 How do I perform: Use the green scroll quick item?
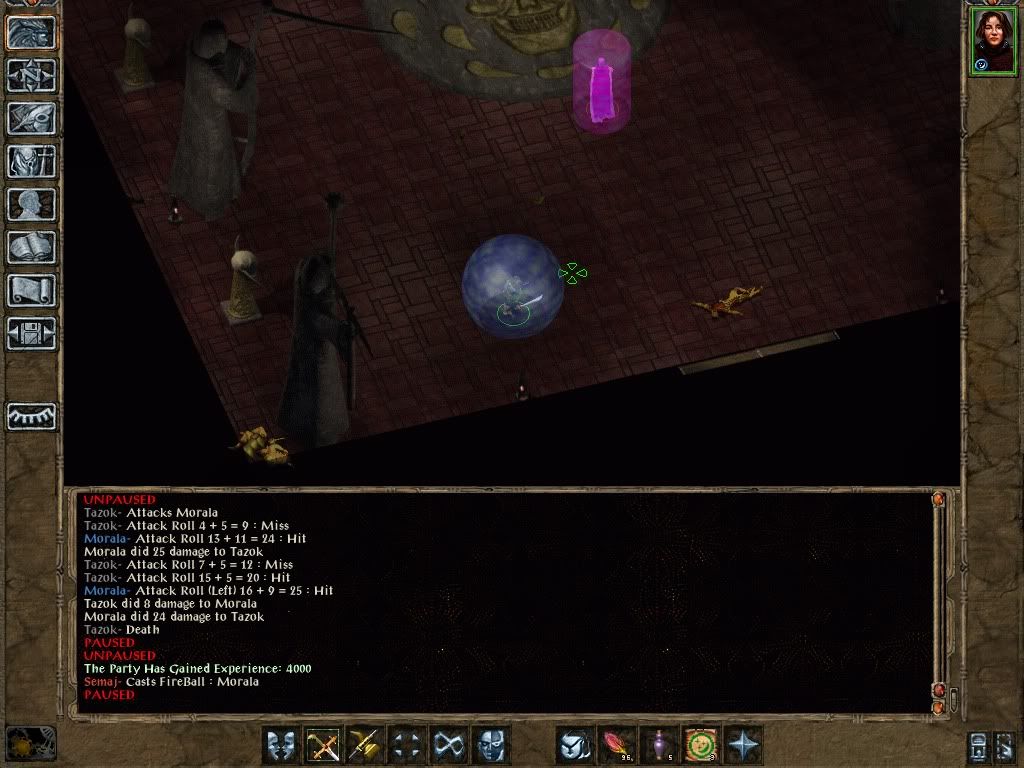[x=701, y=745]
